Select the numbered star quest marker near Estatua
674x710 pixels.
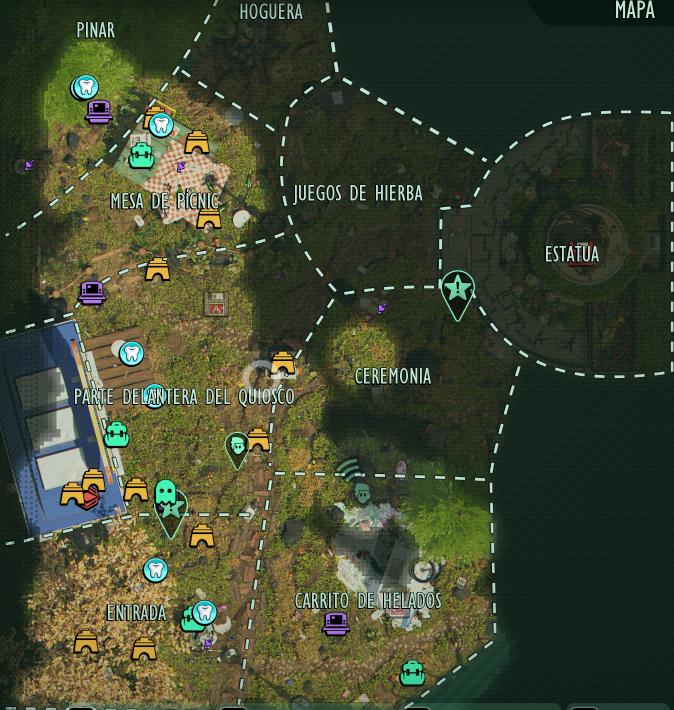[457, 290]
